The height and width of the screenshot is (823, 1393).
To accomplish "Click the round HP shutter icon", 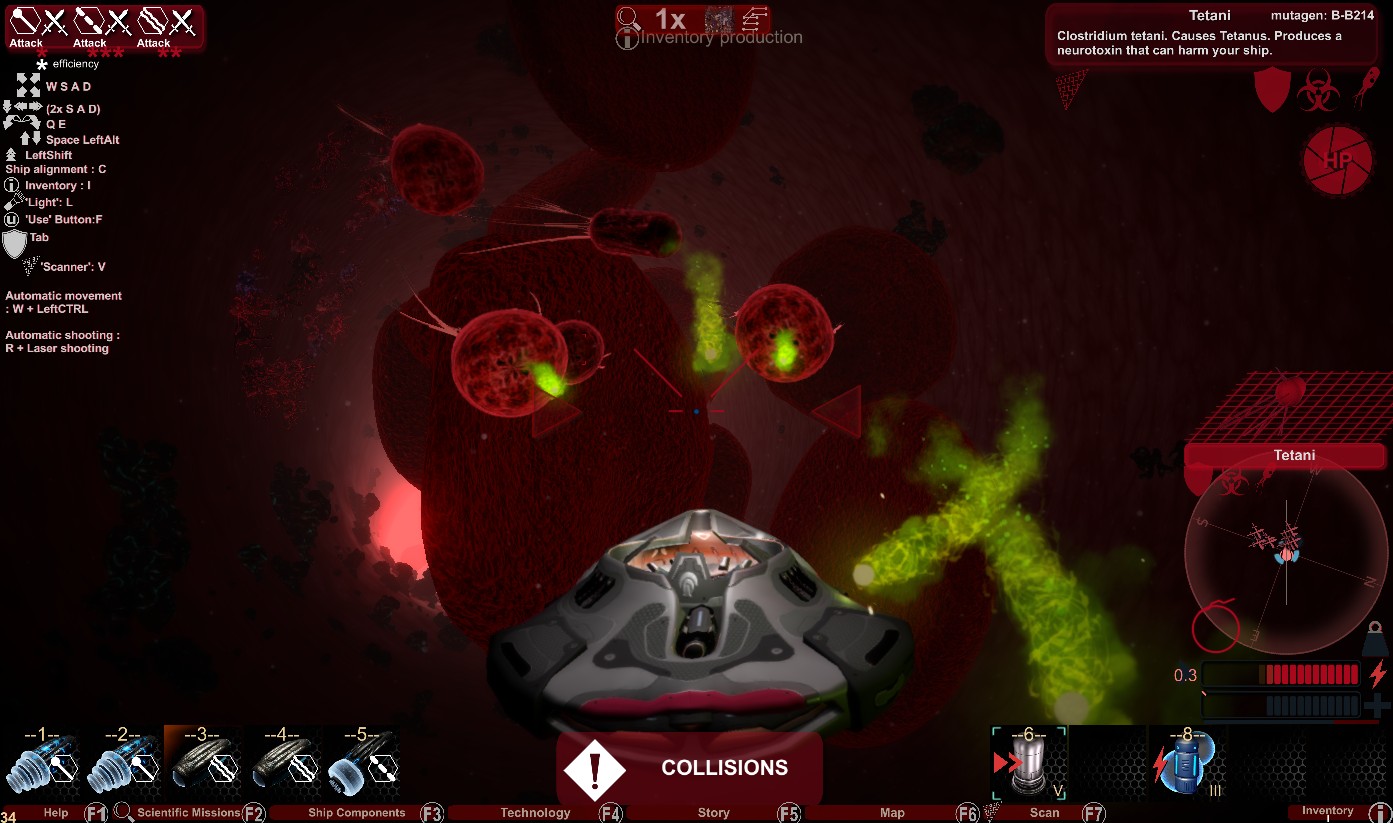I will [x=1336, y=160].
